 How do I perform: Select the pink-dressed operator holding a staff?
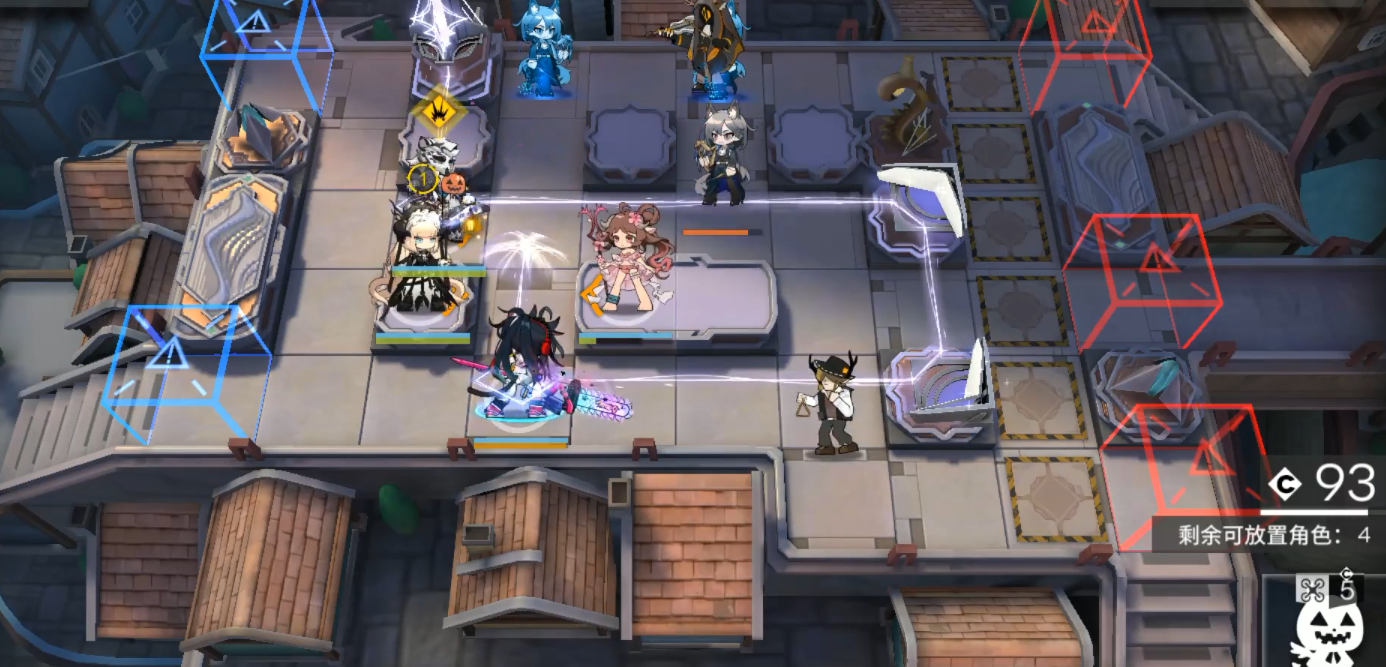tap(623, 259)
